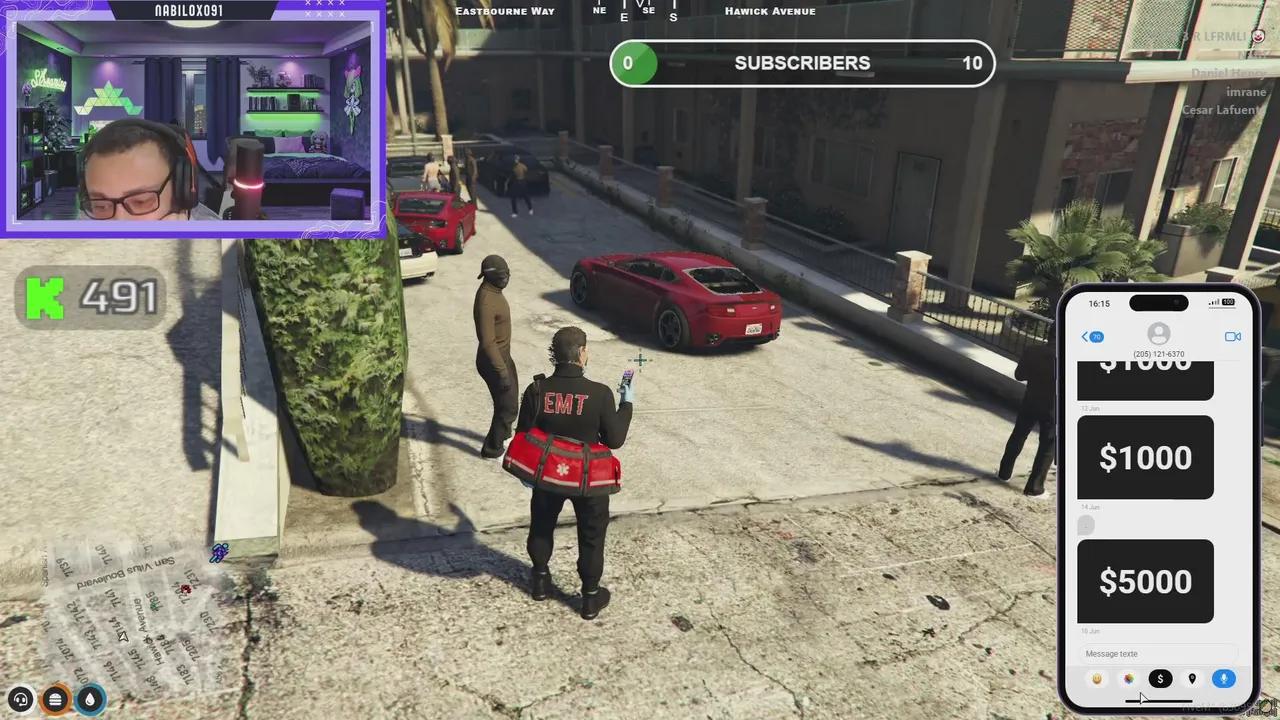1280x720 pixels.
Task: Tap the blue microphone voice message icon
Action: pyautogui.click(x=1224, y=679)
